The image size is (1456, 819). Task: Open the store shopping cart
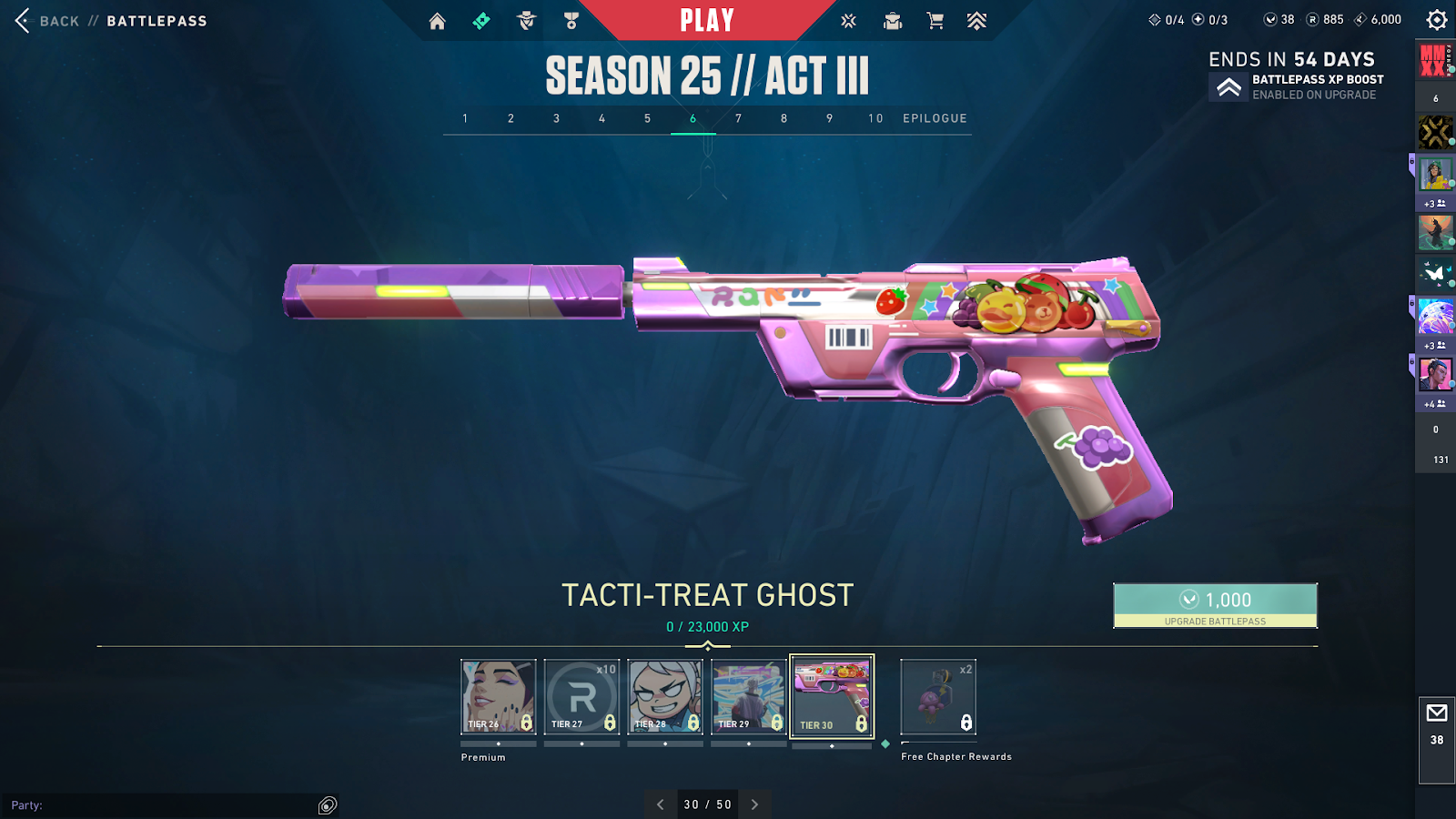click(x=935, y=21)
